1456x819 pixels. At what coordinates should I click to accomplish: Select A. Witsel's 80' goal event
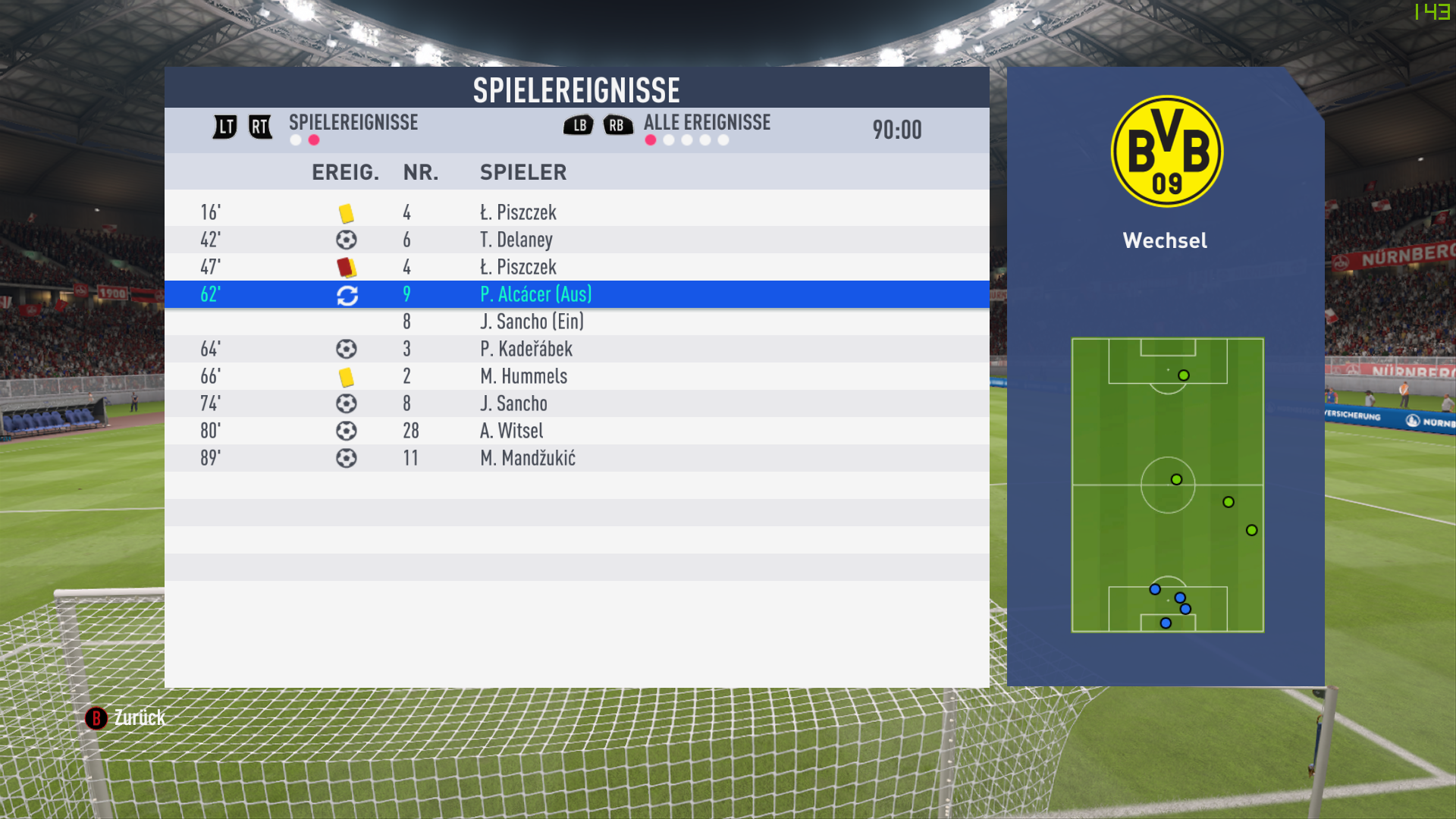[576, 431]
